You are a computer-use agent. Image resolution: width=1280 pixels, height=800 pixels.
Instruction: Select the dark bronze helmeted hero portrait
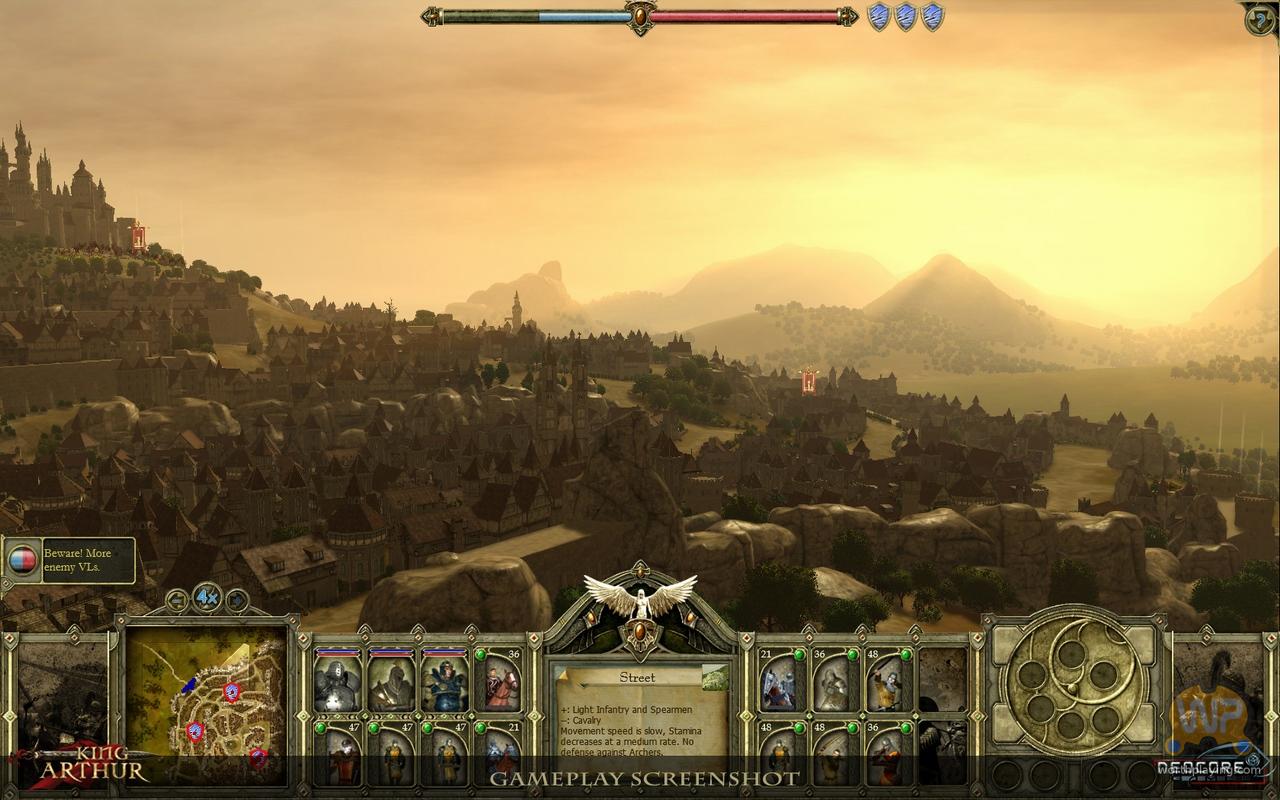click(391, 680)
